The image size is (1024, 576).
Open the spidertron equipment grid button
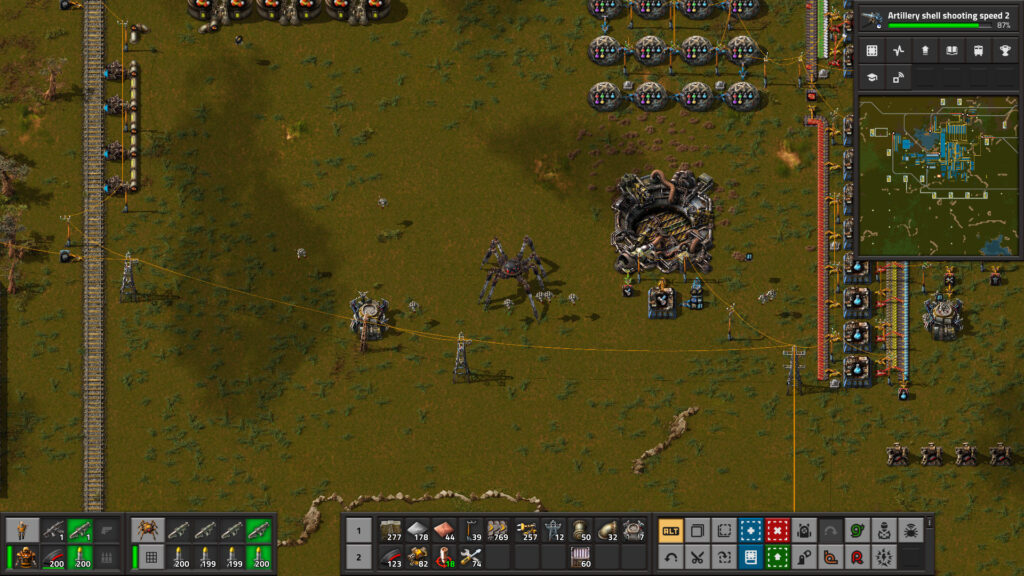[149, 557]
